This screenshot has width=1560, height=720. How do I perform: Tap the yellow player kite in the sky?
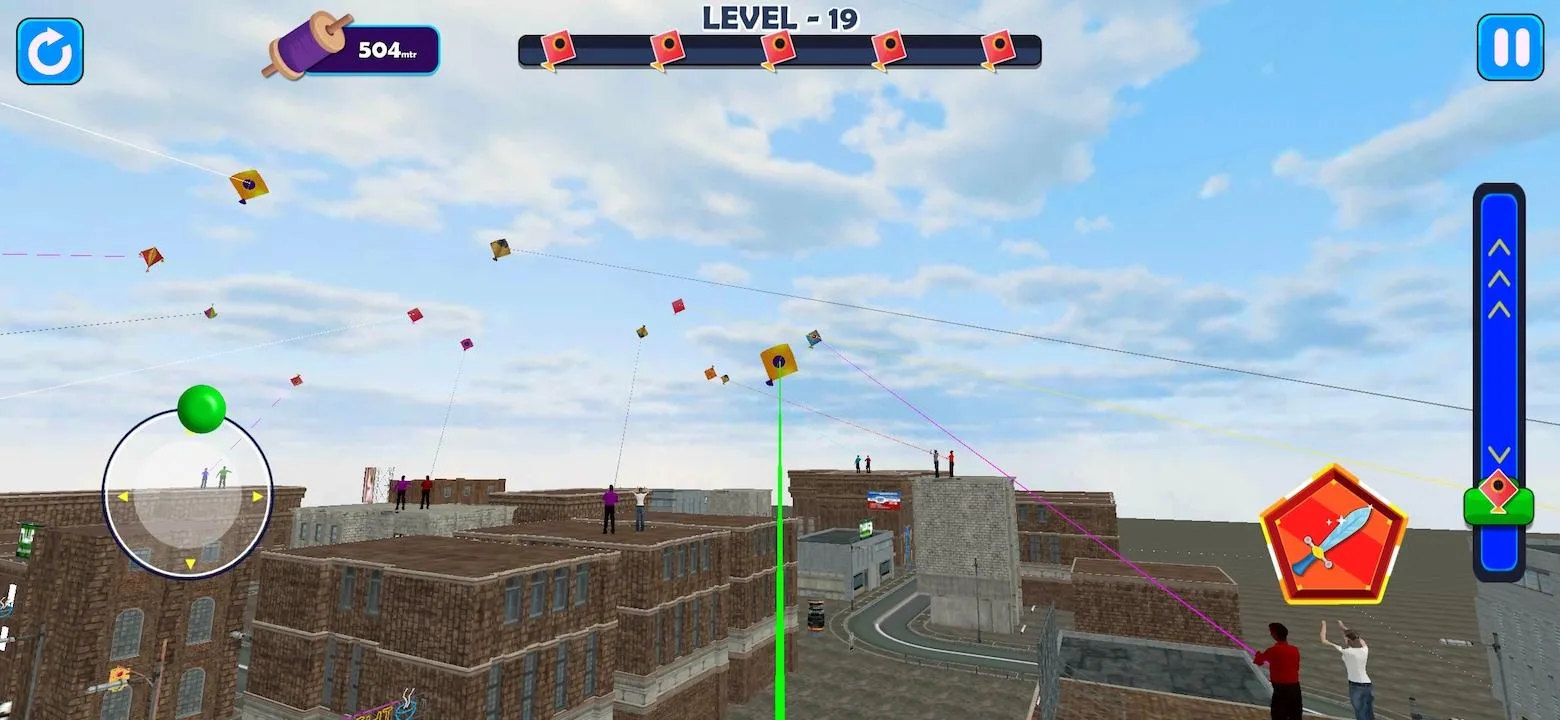pyautogui.click(x=777, y=363)
